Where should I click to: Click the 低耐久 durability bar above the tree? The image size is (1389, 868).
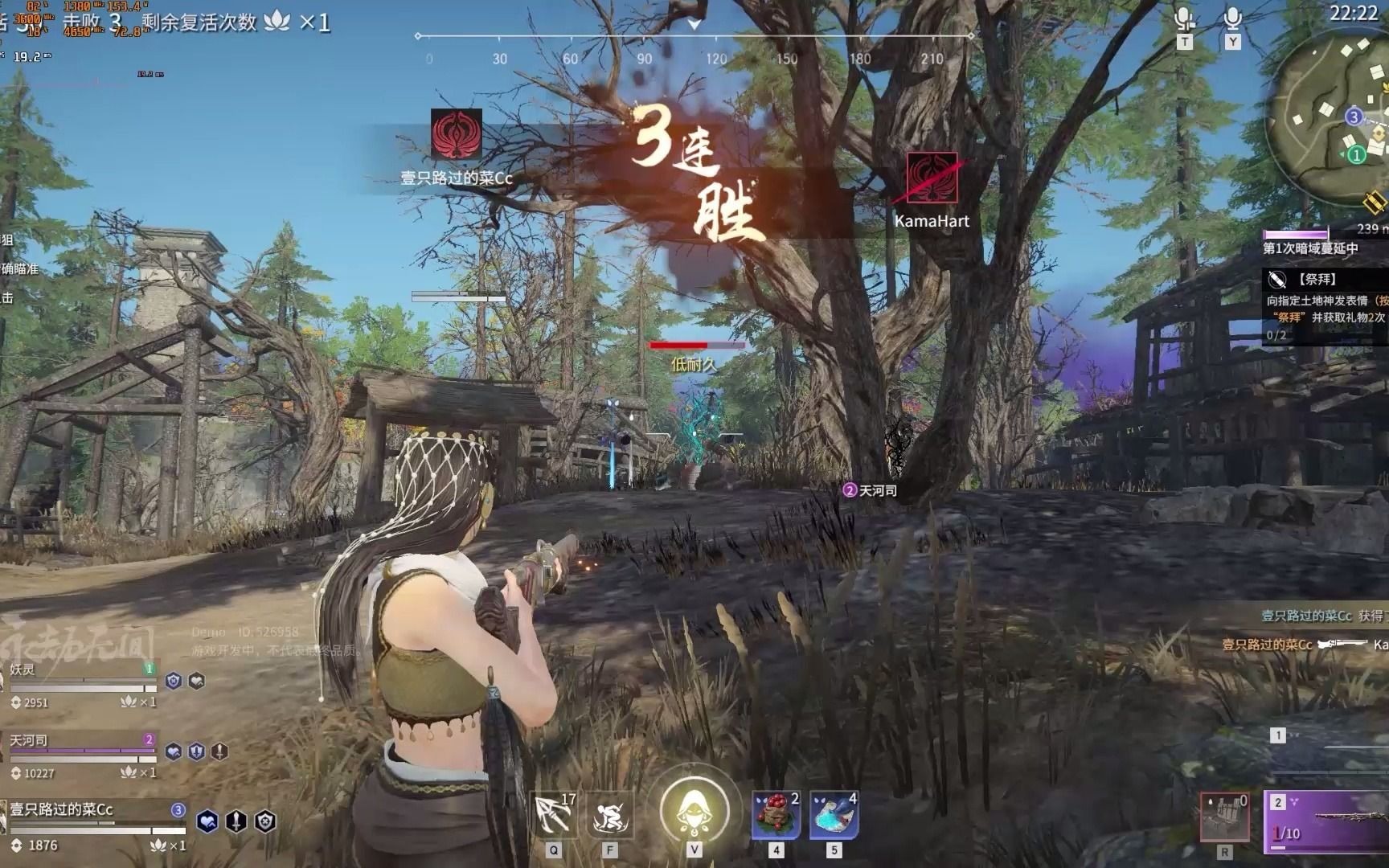(x=698, y=346)
